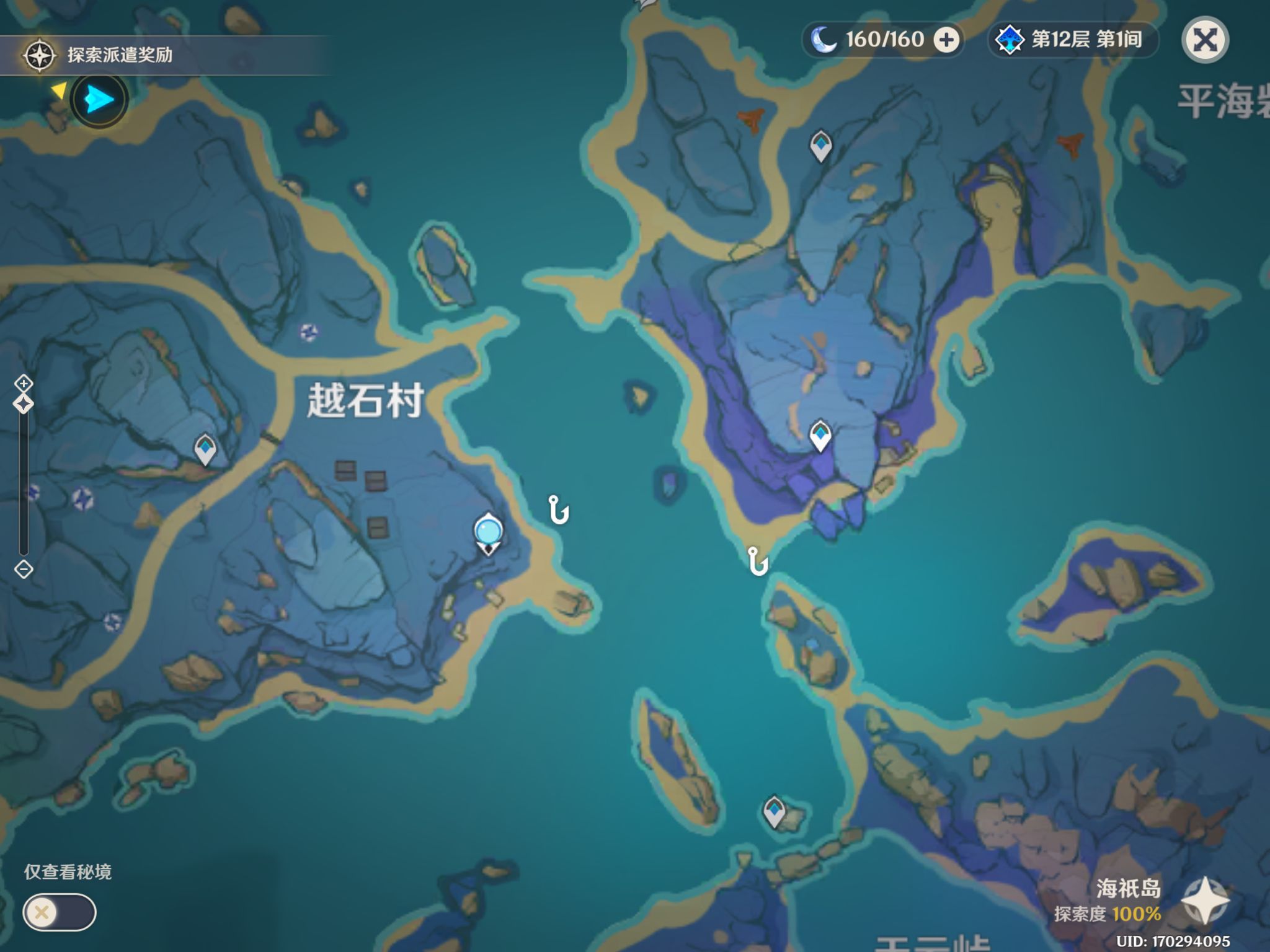The width and height of the screenshot is (1270, 952).
Task: Select the teleport waypoint west of 越石村
Action: (205, 447)
